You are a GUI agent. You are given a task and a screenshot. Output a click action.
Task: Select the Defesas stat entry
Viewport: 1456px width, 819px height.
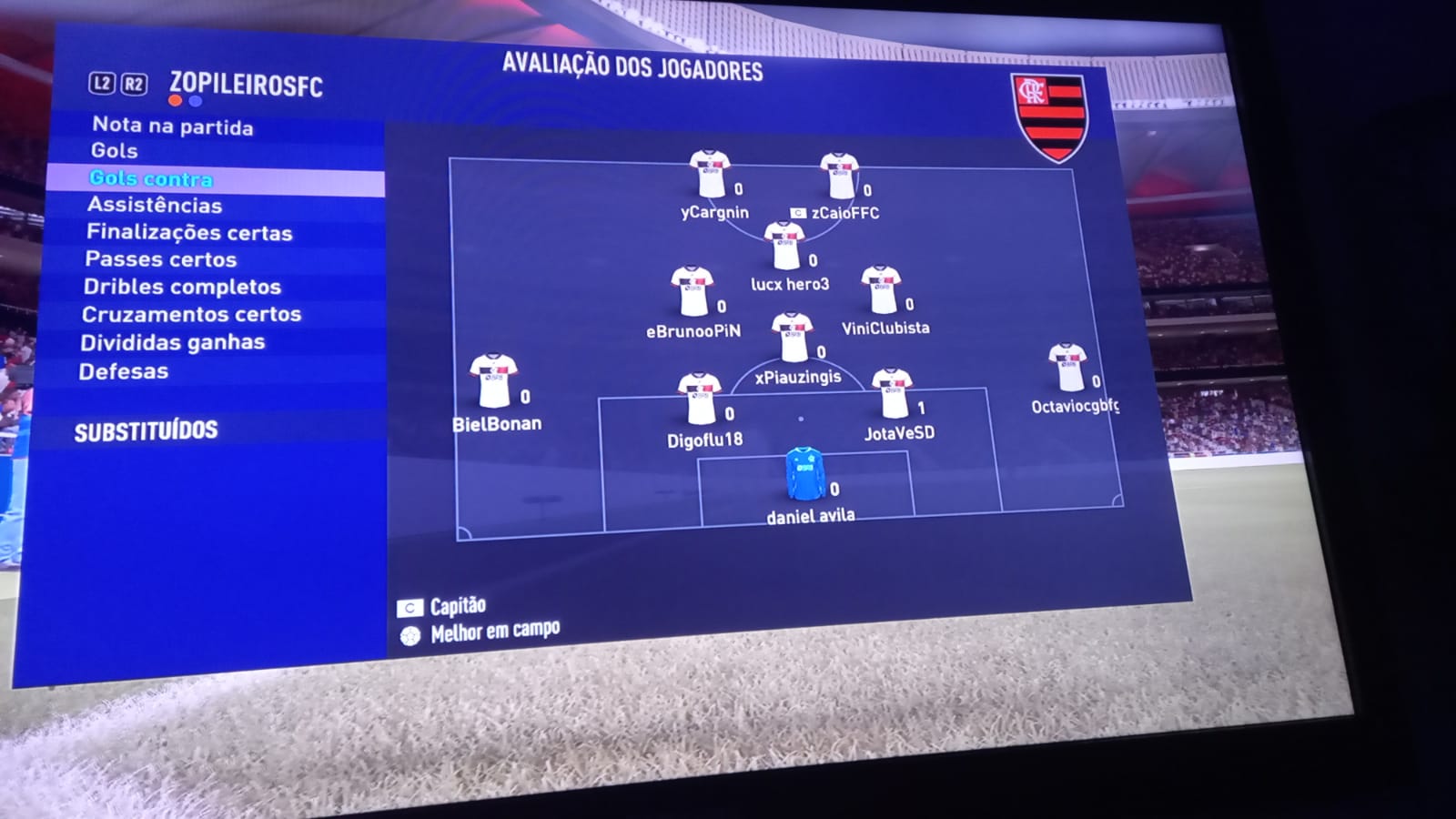(124, 371)
